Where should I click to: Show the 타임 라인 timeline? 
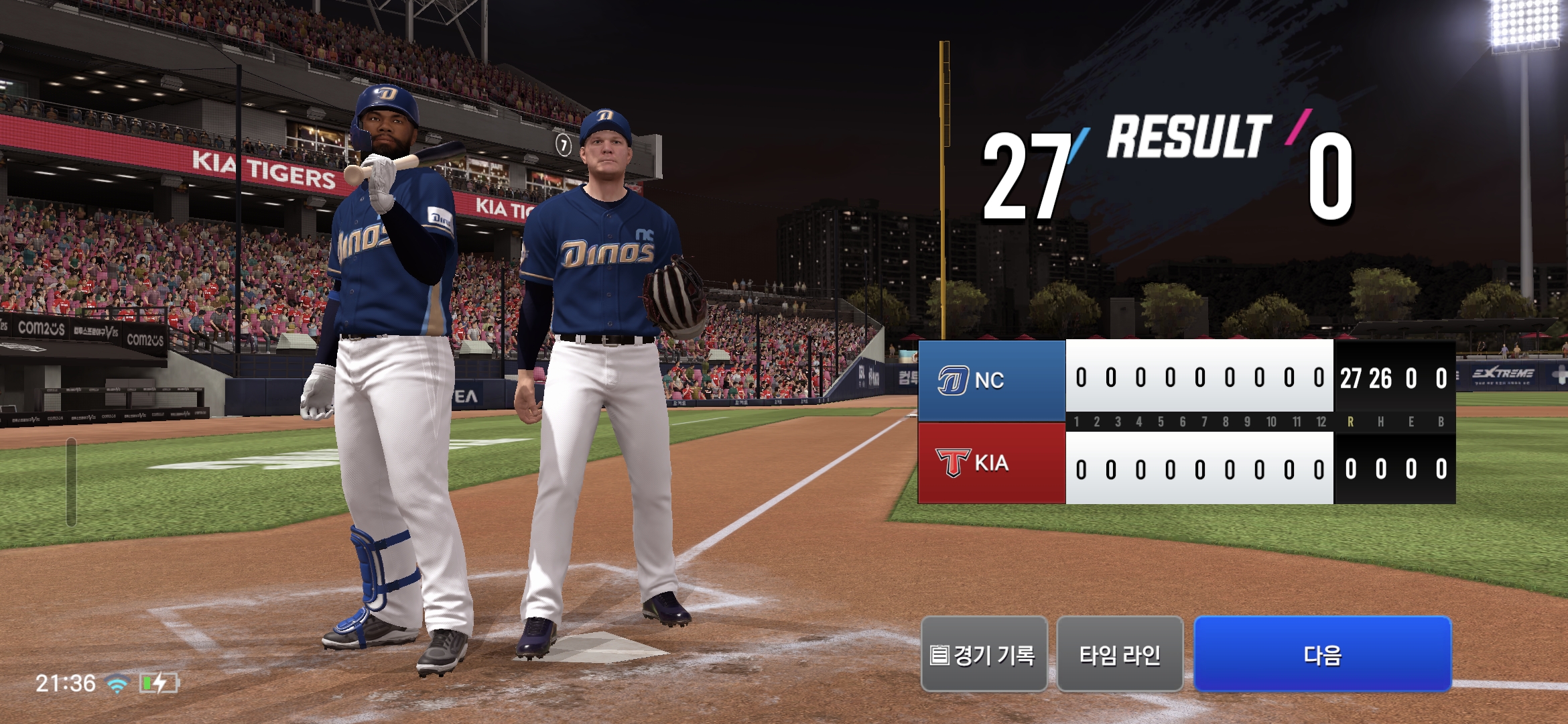tap(1120, 654)
